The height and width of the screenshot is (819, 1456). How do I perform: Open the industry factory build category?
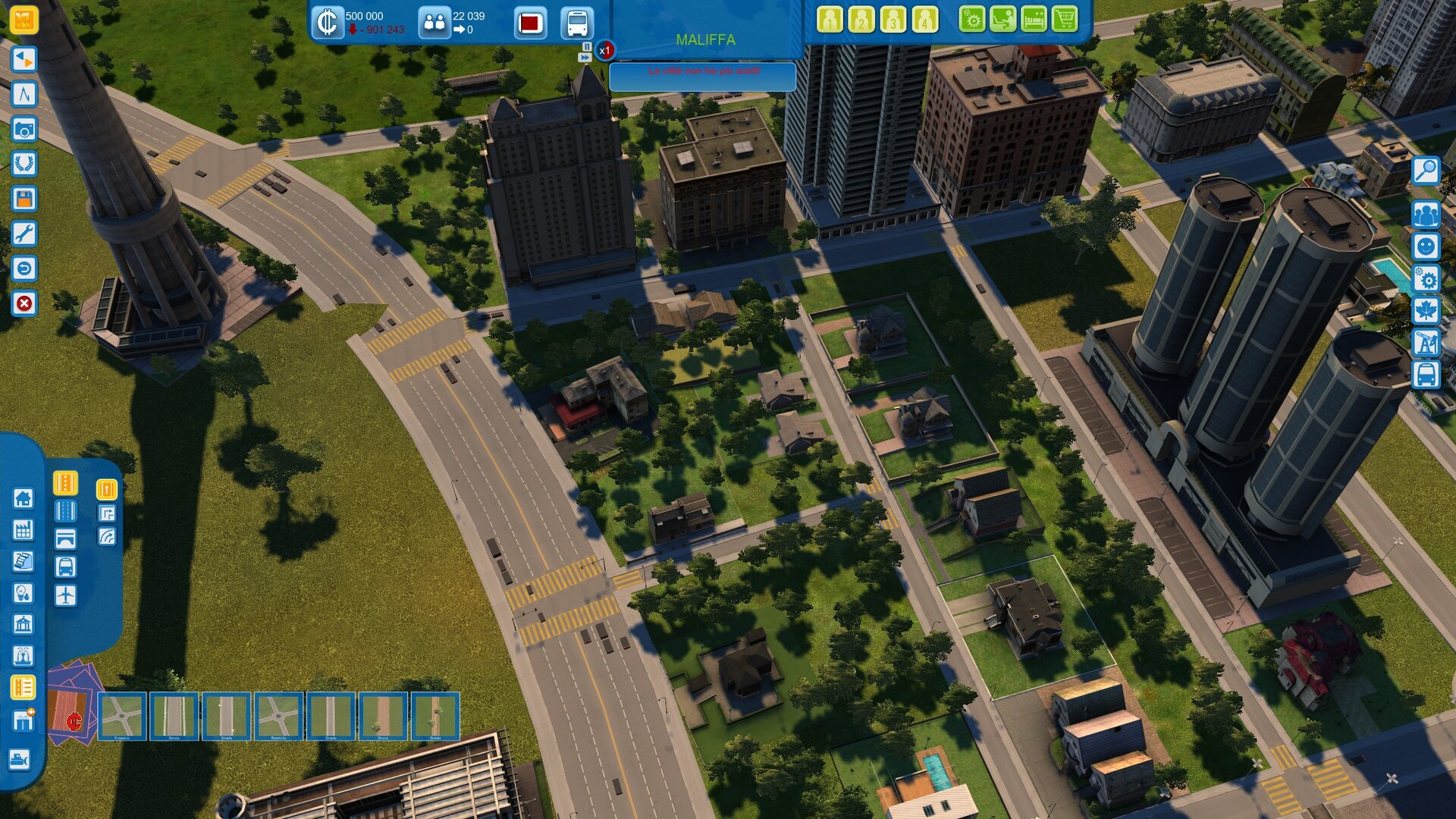pos(23,530)
